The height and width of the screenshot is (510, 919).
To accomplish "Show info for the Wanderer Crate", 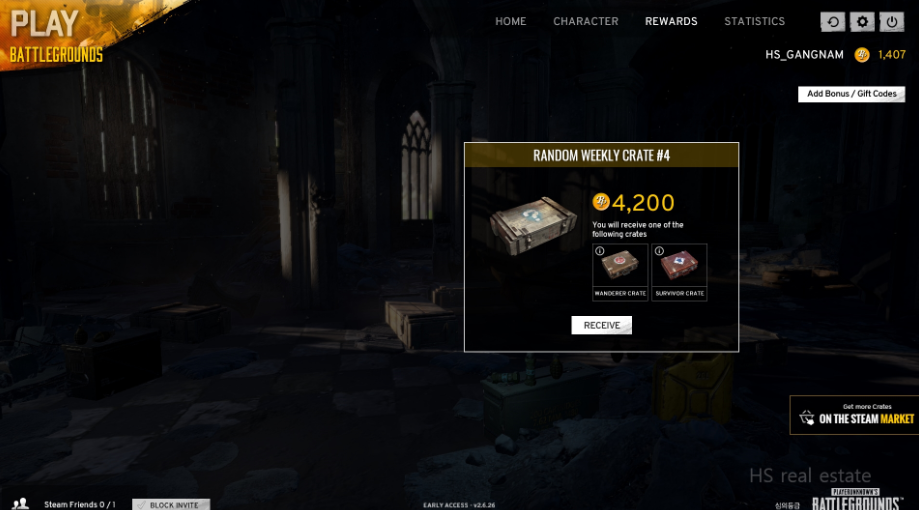I will point(600,251).
